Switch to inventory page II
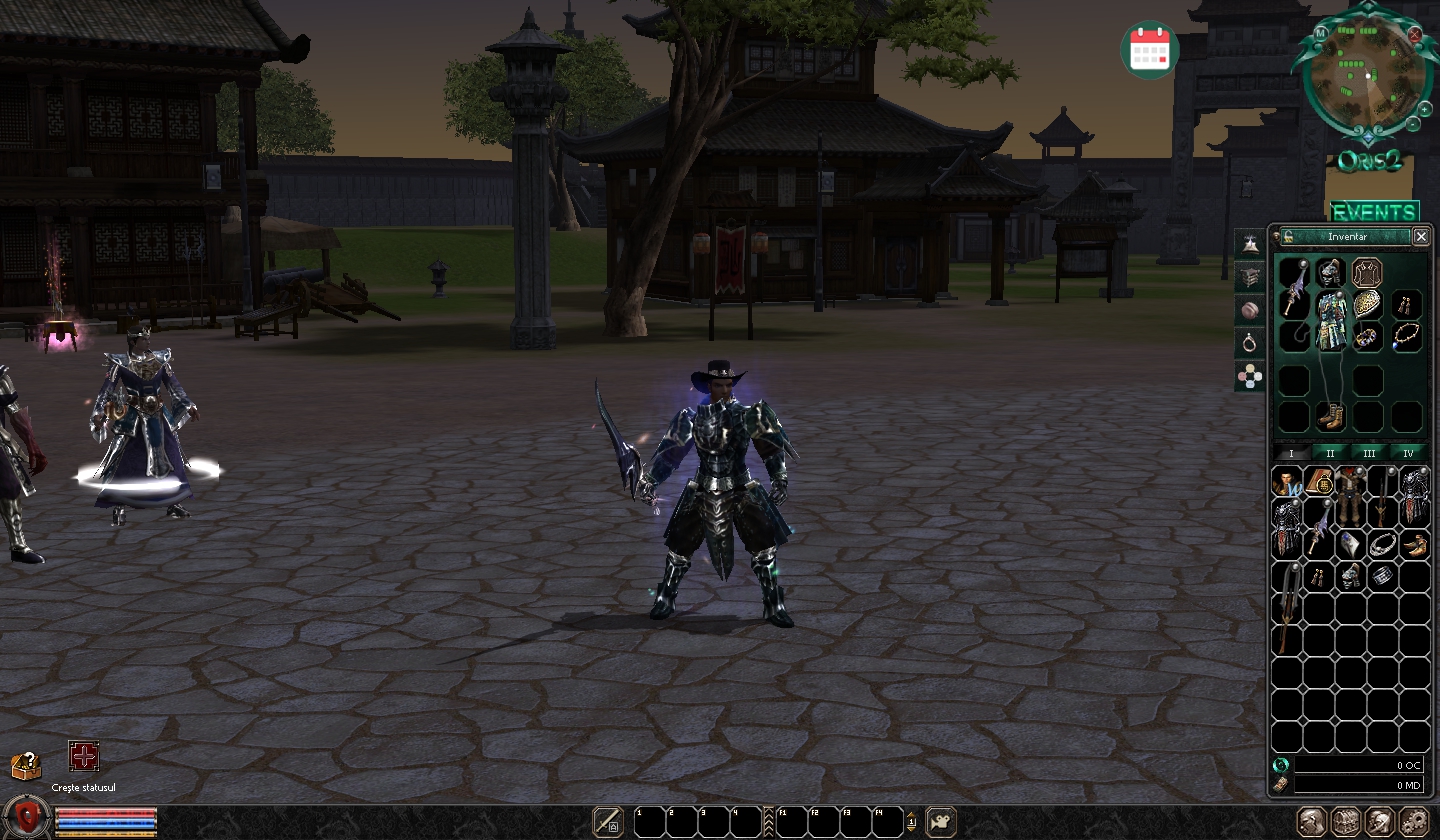 click(x=1330, y=453)
